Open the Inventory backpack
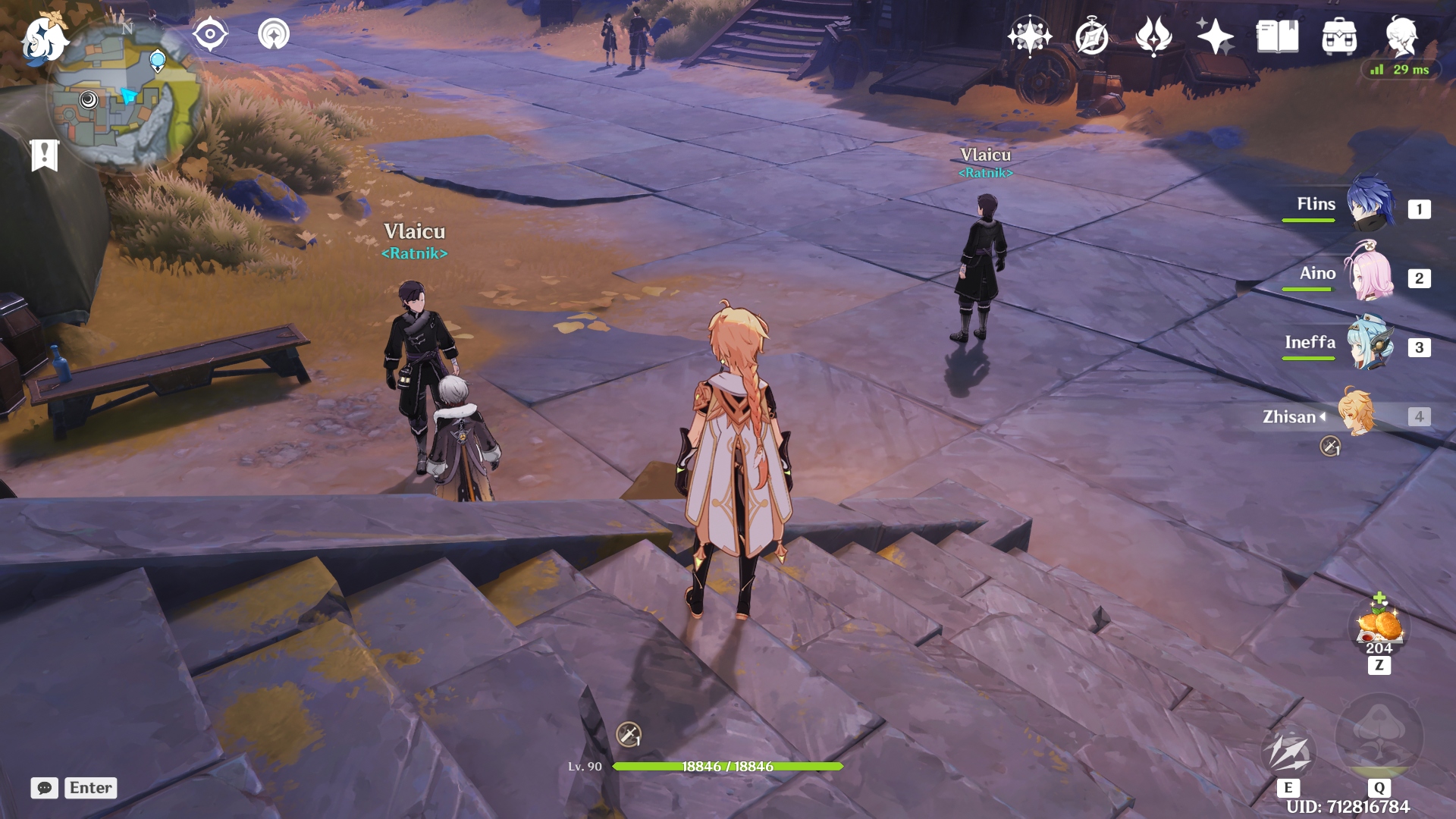 1339,36
